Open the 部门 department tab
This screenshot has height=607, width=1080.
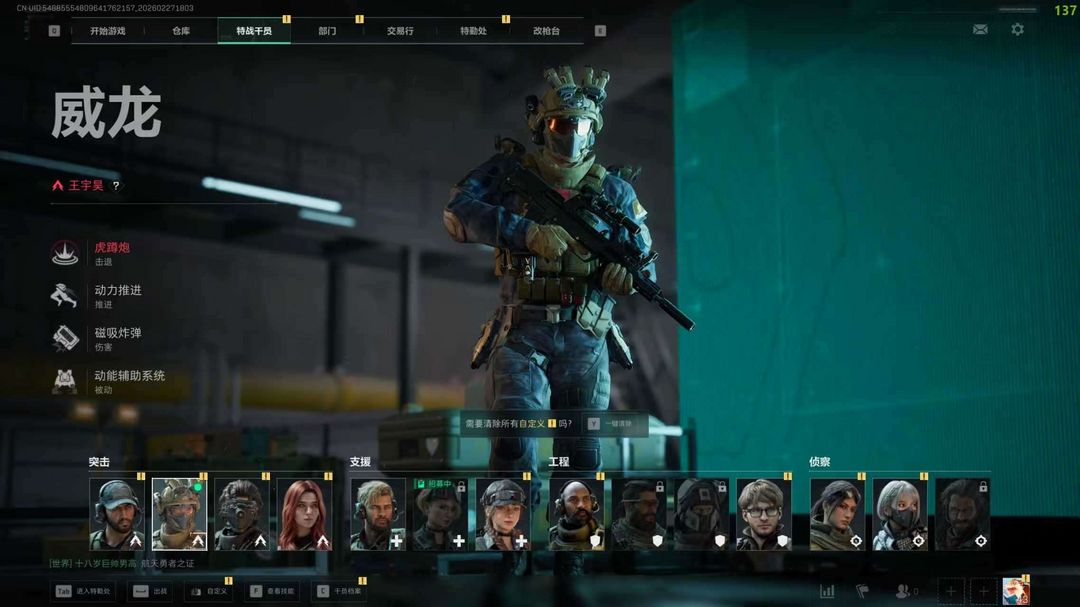pos(327,31)
